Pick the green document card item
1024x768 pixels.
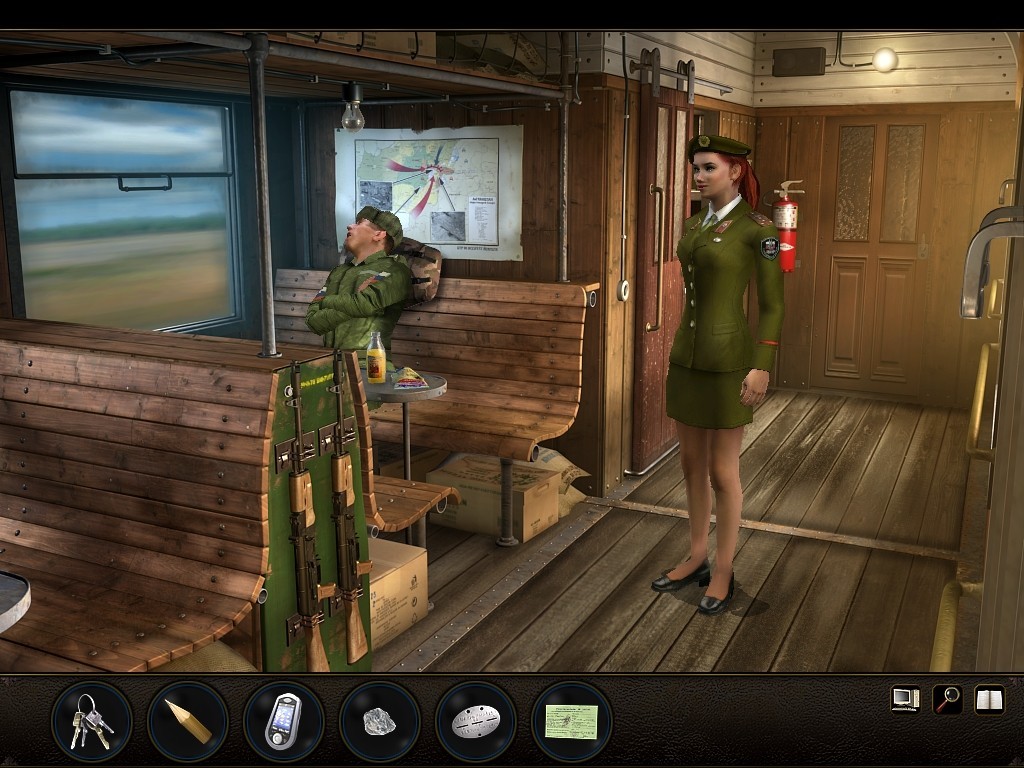pyautogui.click(x=571, y=721)
